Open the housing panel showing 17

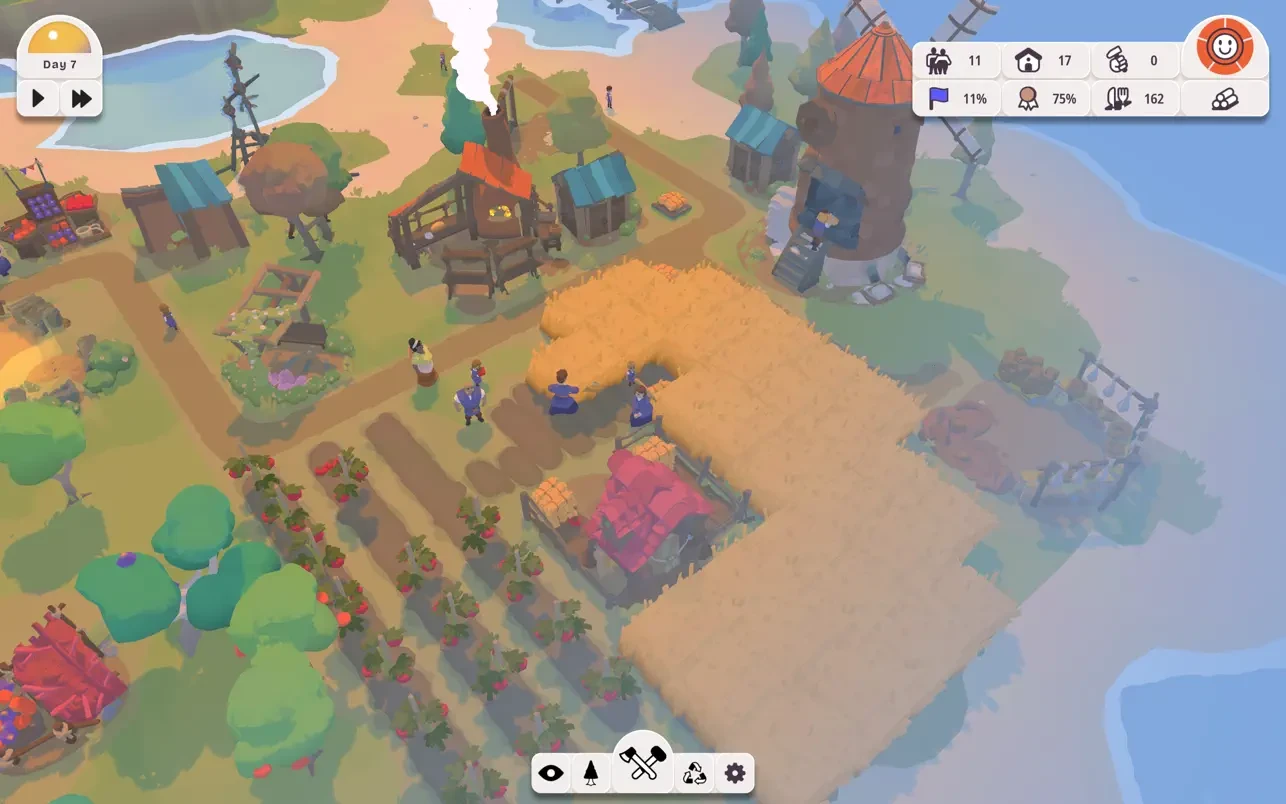coord(1044,61)
